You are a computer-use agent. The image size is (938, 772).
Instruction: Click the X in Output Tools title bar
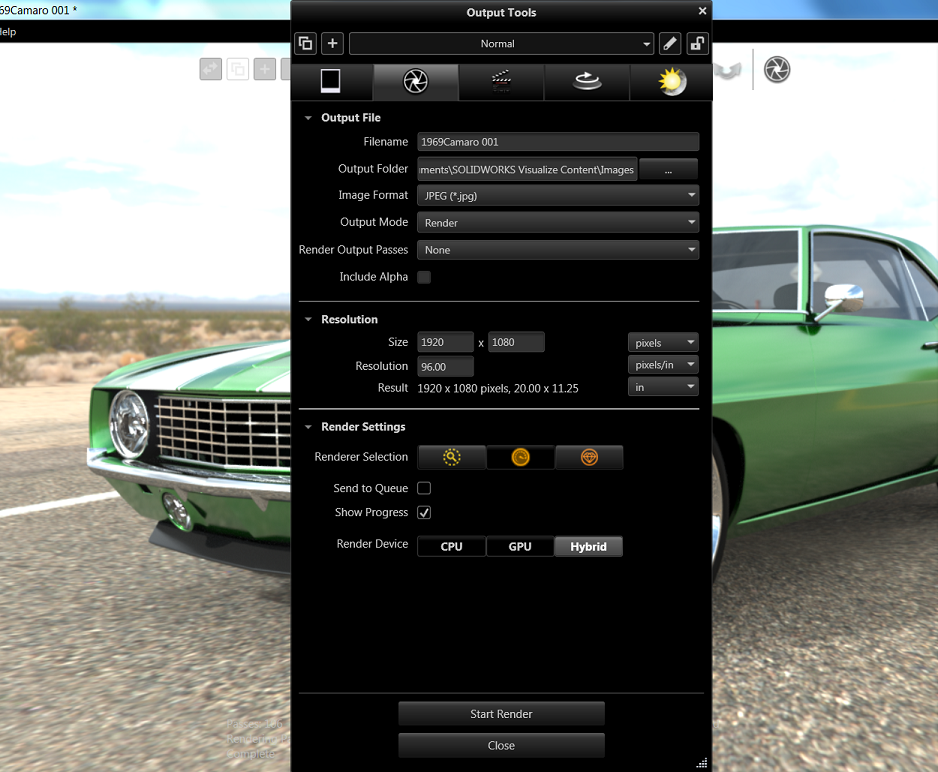point(702,11)
